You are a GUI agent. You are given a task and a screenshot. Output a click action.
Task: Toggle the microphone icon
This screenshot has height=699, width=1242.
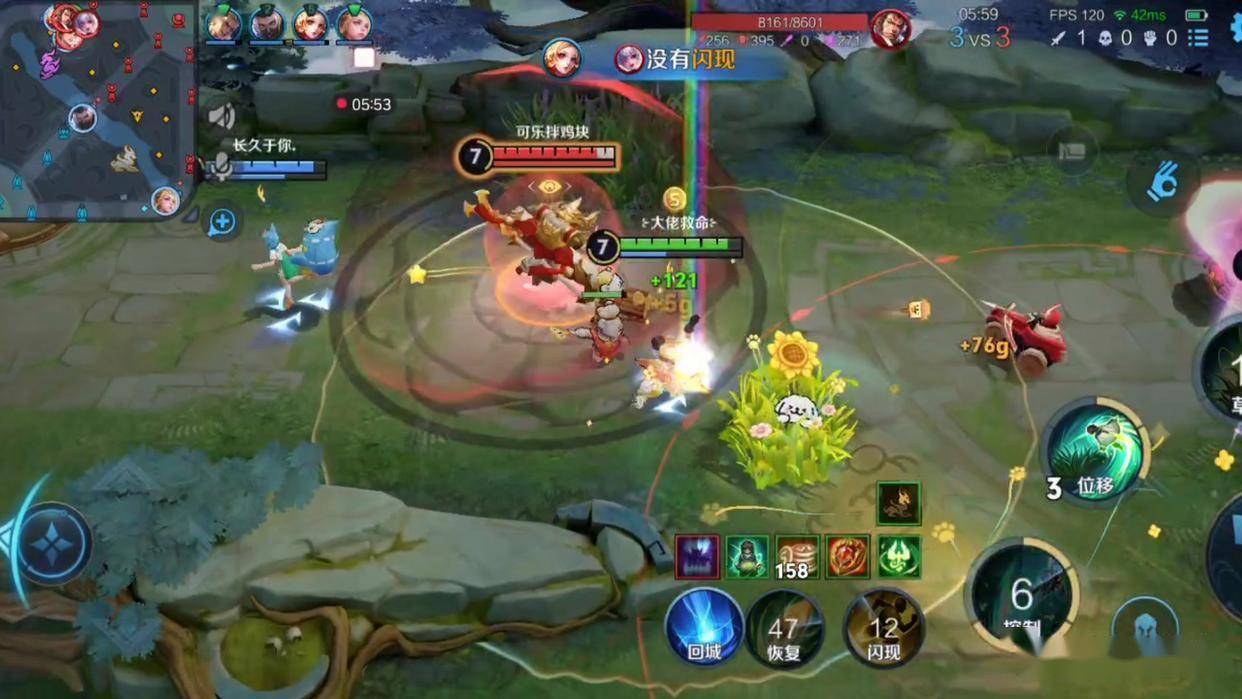pyautogui.click(x=217, y=168)
